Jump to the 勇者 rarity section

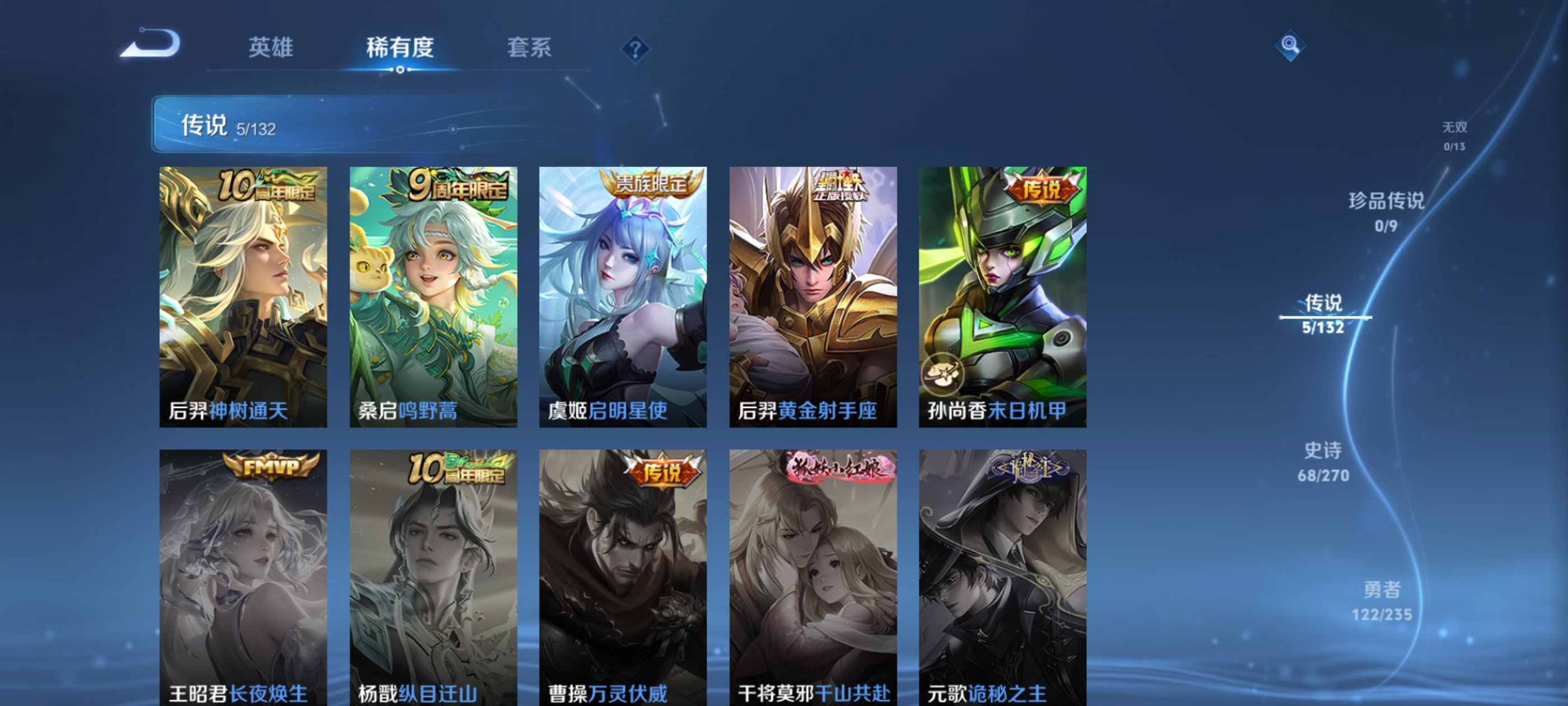[1382, 600]
